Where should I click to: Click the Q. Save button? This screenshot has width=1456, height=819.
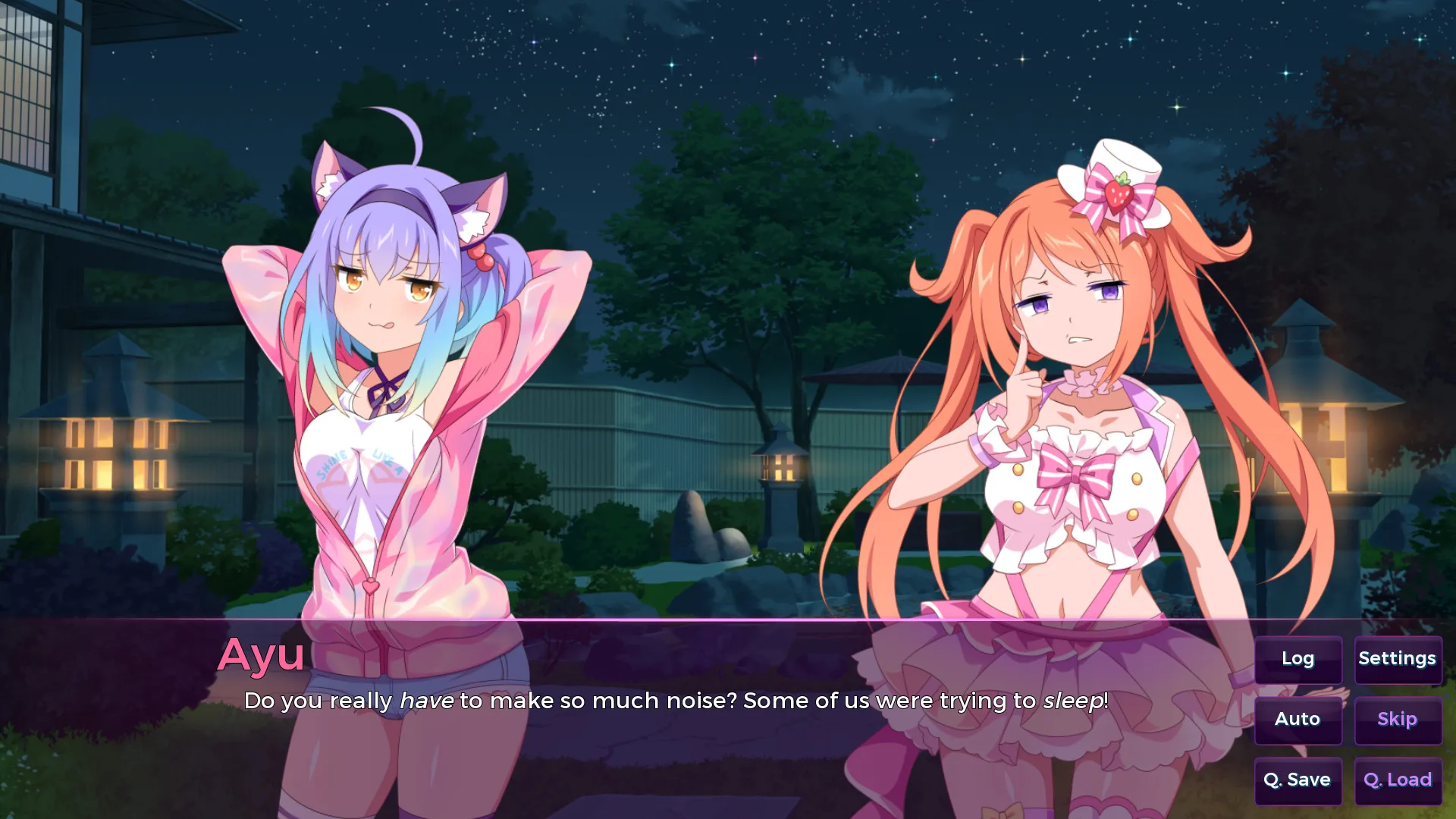(x=1298, y=780)
